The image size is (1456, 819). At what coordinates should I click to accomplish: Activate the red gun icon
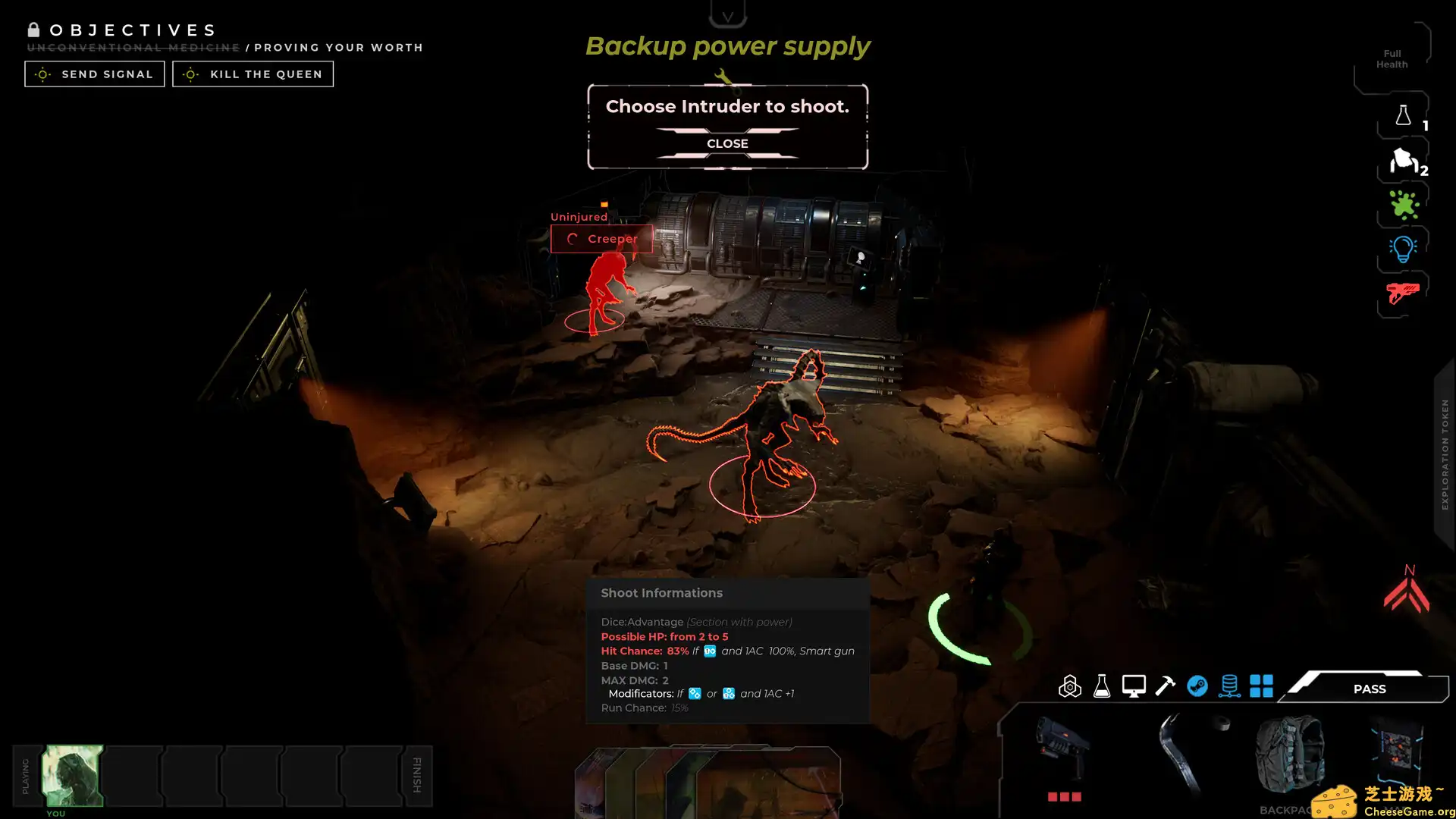pyautogui.click(x=1403, y=293)
